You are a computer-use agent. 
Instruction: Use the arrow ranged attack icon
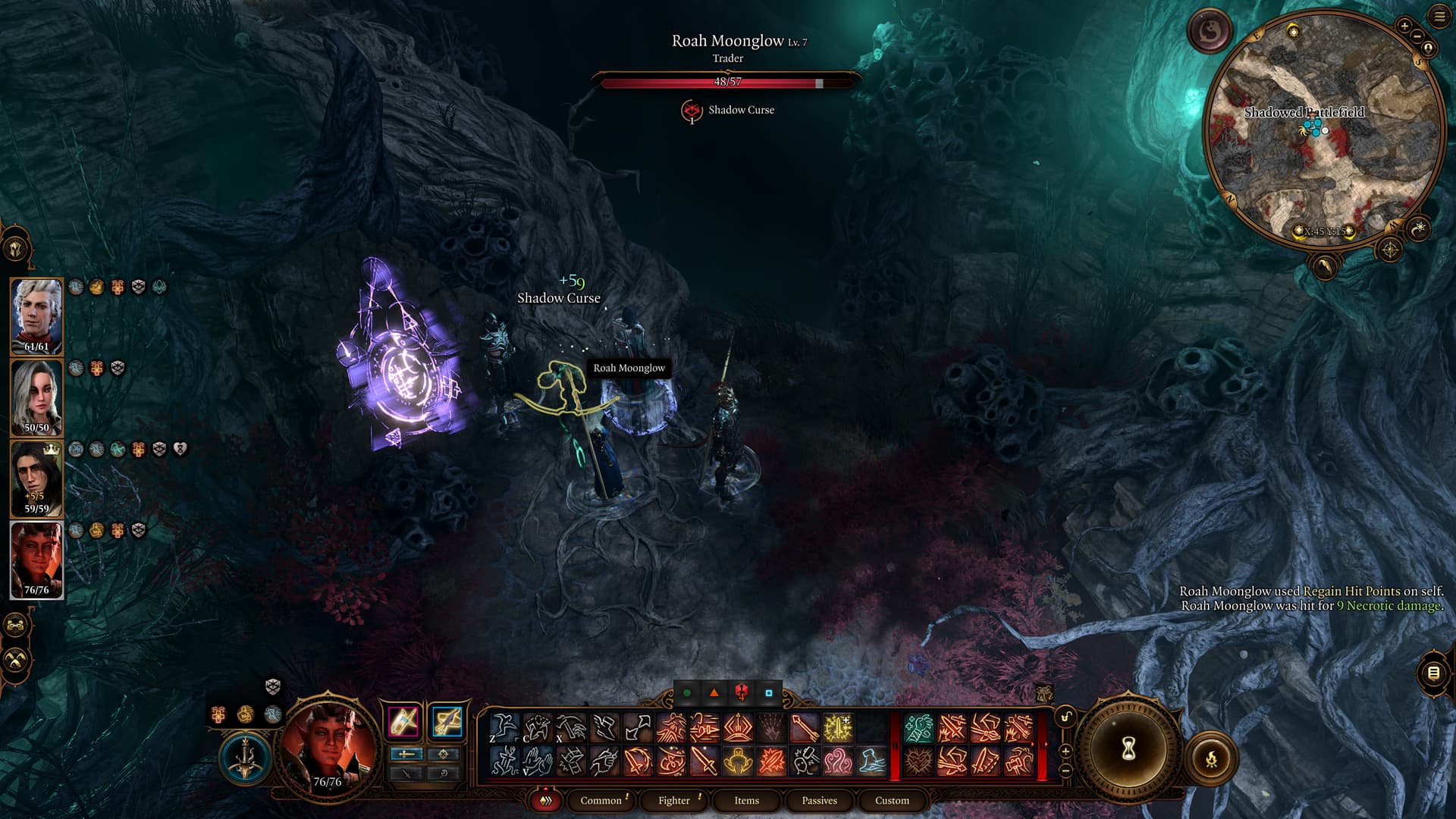click(805, 728)
